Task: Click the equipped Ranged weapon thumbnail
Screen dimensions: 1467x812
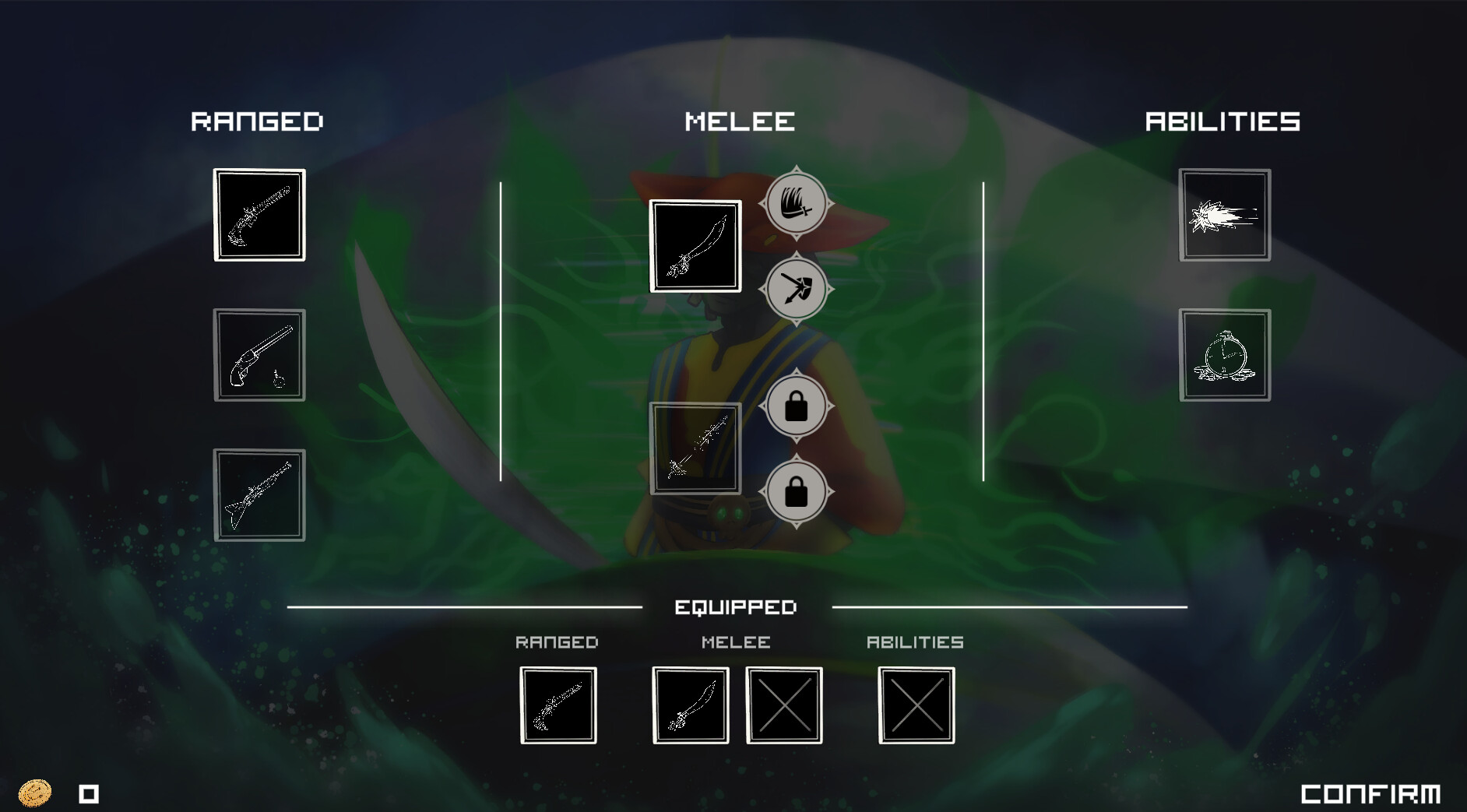Action: [x=558, y=705]
